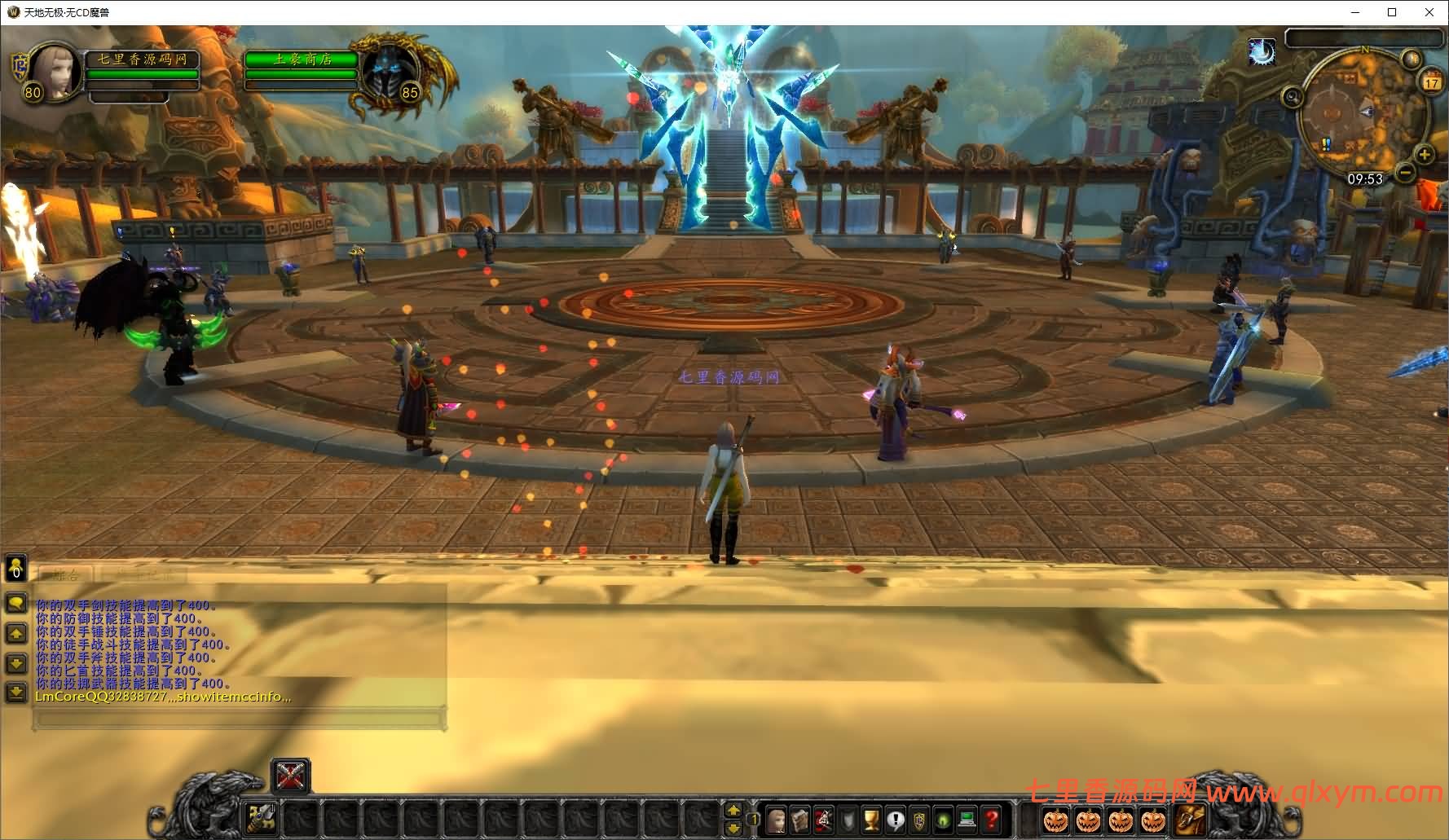The image size is (1449, 840).
Task: Click the crossed swords icon above action bar
Action: (x=290, y=776)
